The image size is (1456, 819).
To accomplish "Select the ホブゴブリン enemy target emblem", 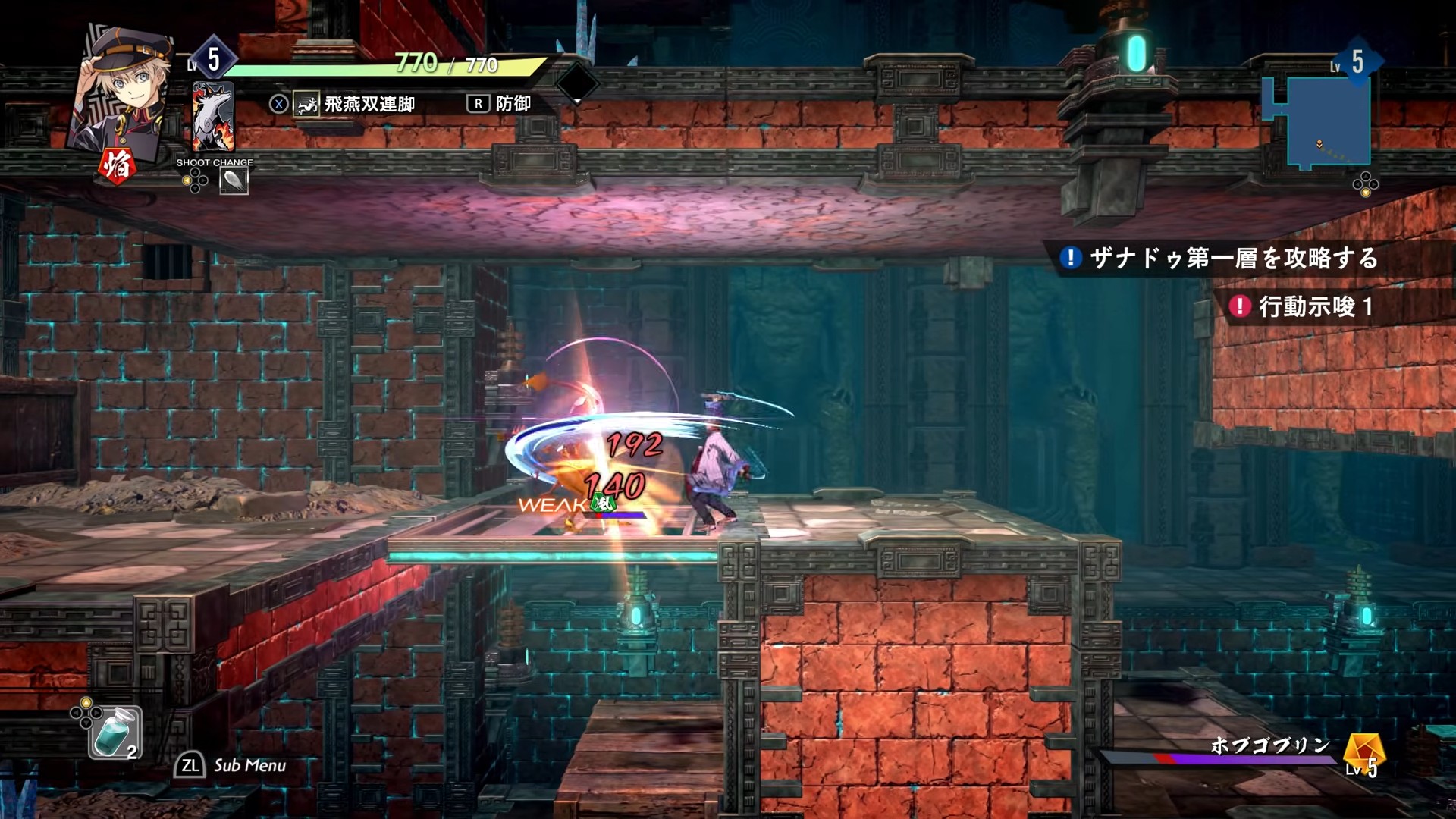I will [1363, 752].
